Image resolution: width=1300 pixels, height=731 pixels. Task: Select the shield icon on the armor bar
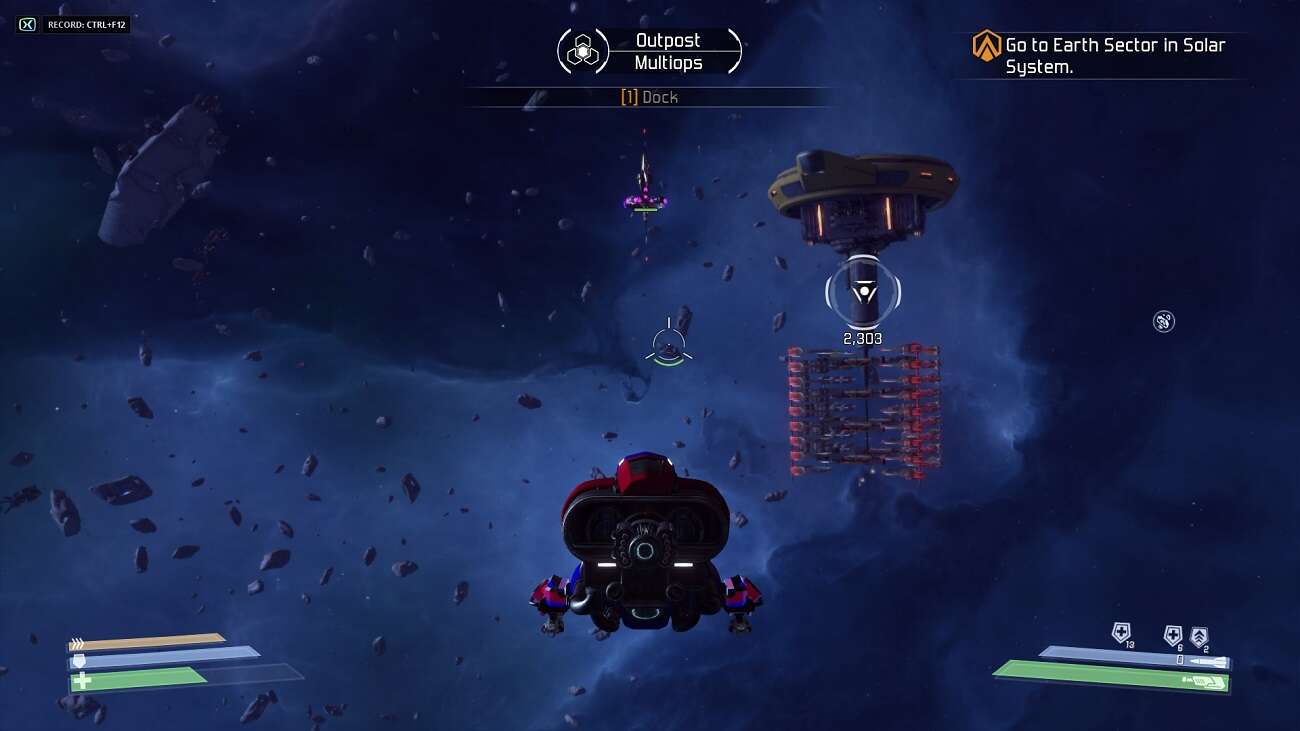pyautogui.click(x=79, y=660)
